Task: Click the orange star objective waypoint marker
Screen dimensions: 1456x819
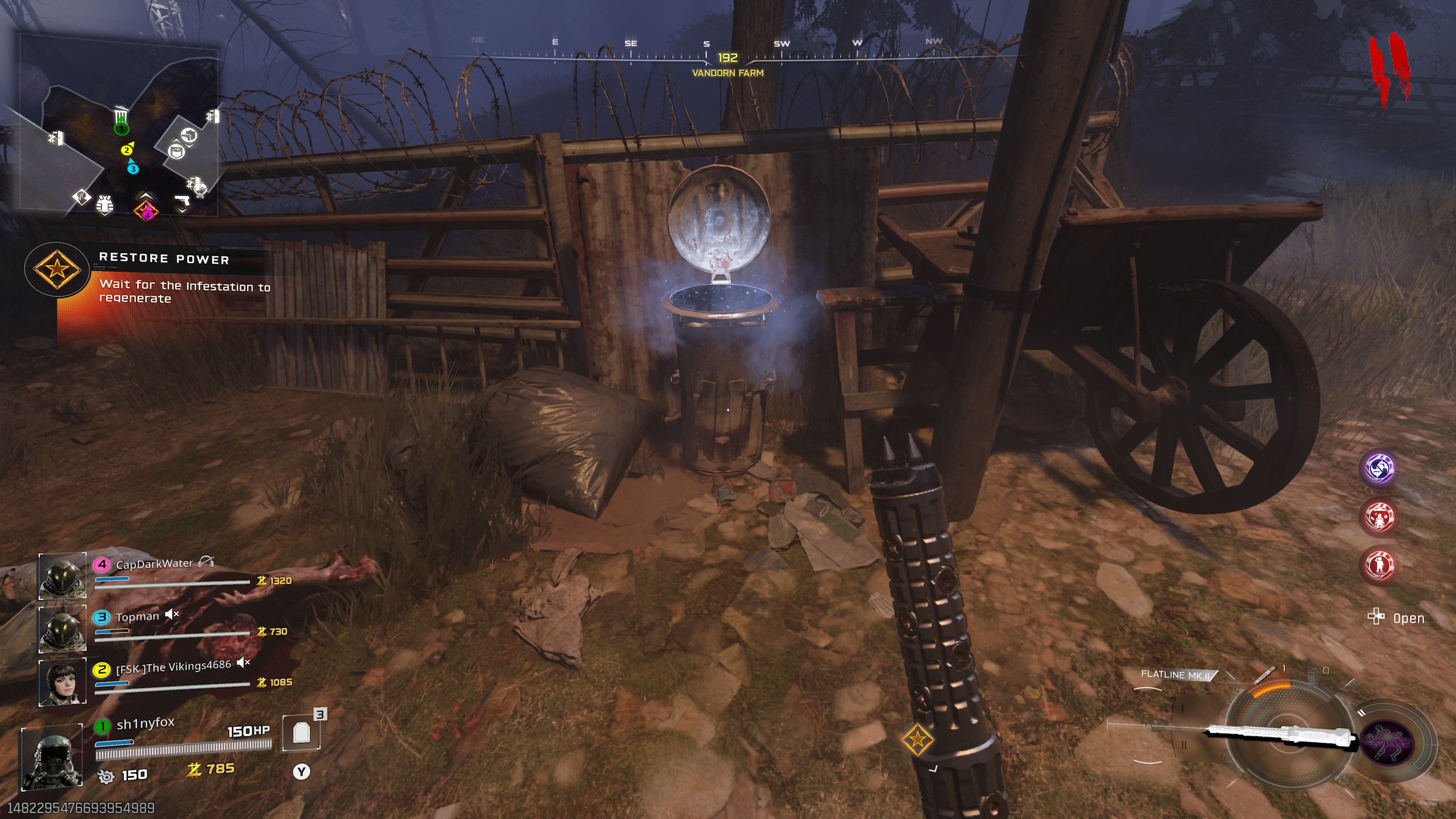Action: [x=917, y=739]
